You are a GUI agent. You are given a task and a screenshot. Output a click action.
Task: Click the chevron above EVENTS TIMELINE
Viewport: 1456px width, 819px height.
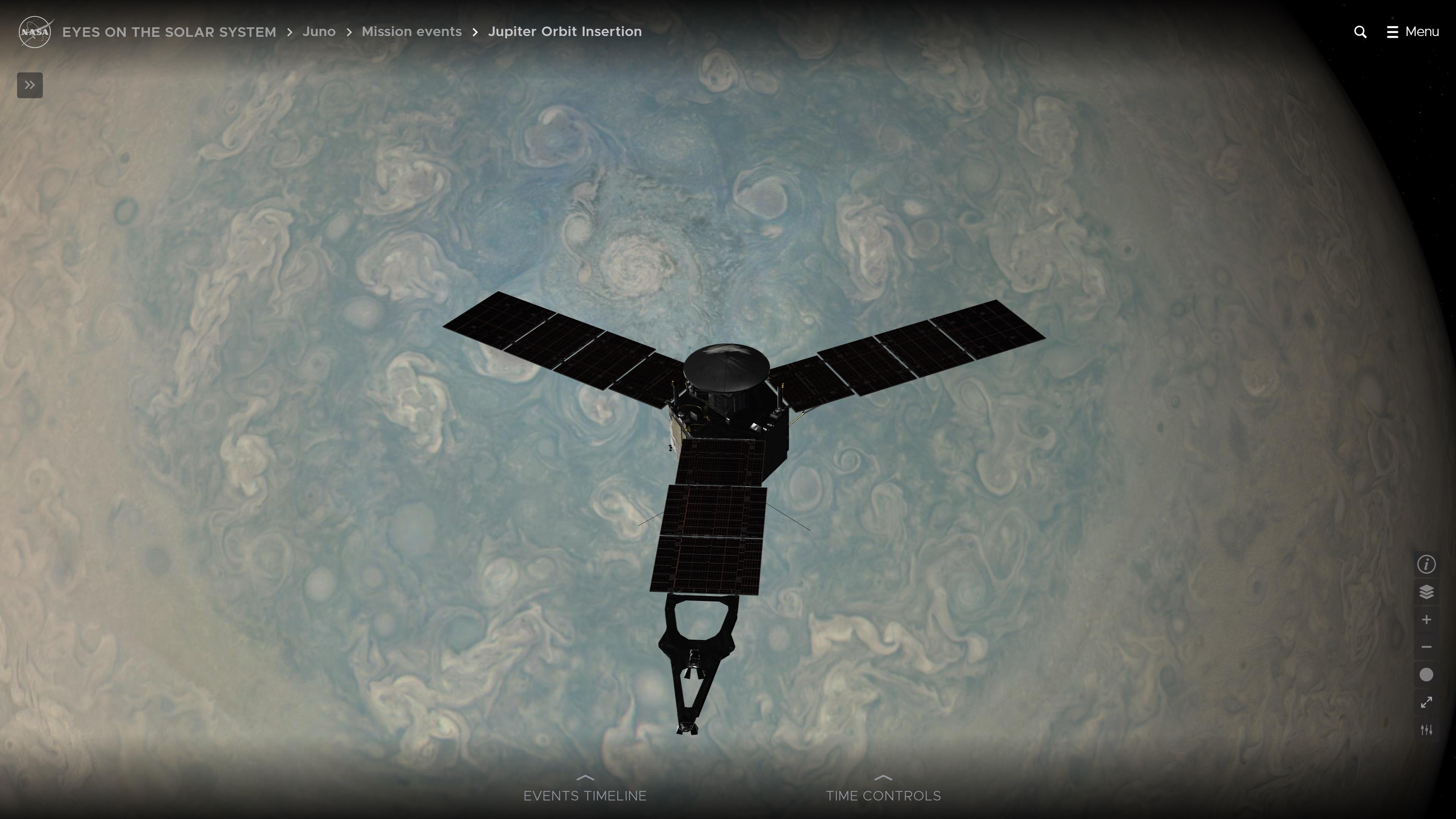tap(585, 778)
